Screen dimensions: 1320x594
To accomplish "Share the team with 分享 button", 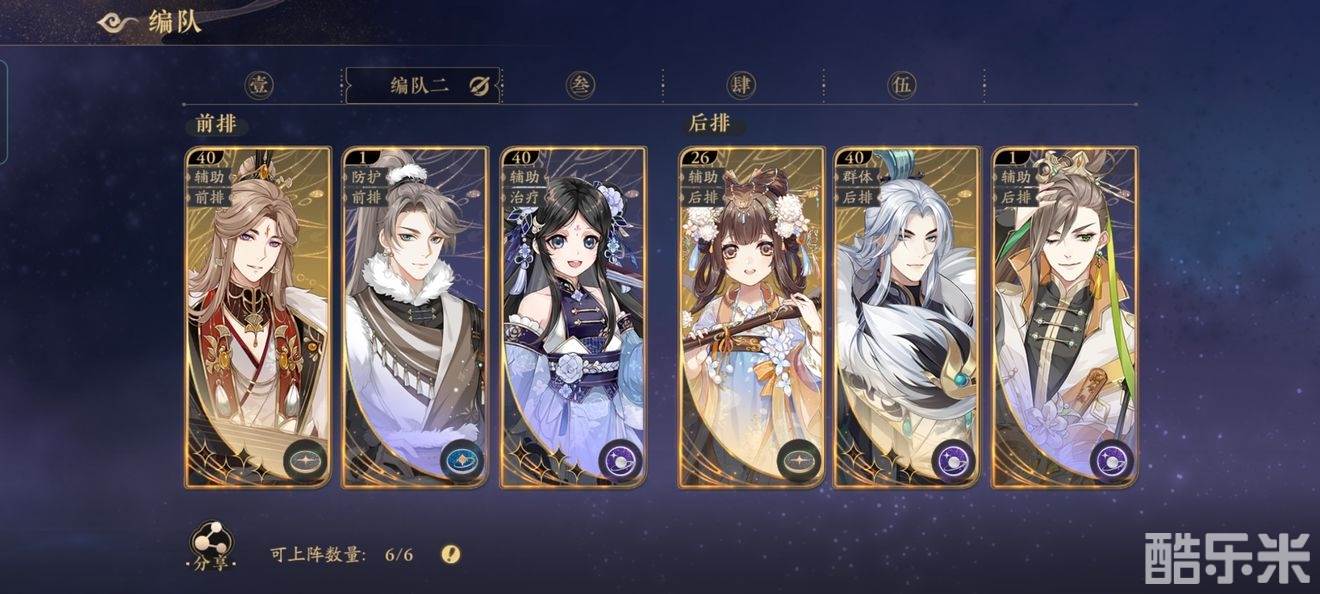I will [211, 546].
